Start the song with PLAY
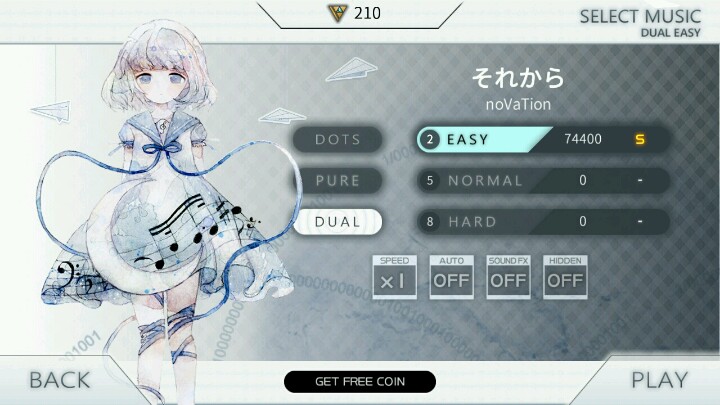720x405 pixels. [659, 380]
